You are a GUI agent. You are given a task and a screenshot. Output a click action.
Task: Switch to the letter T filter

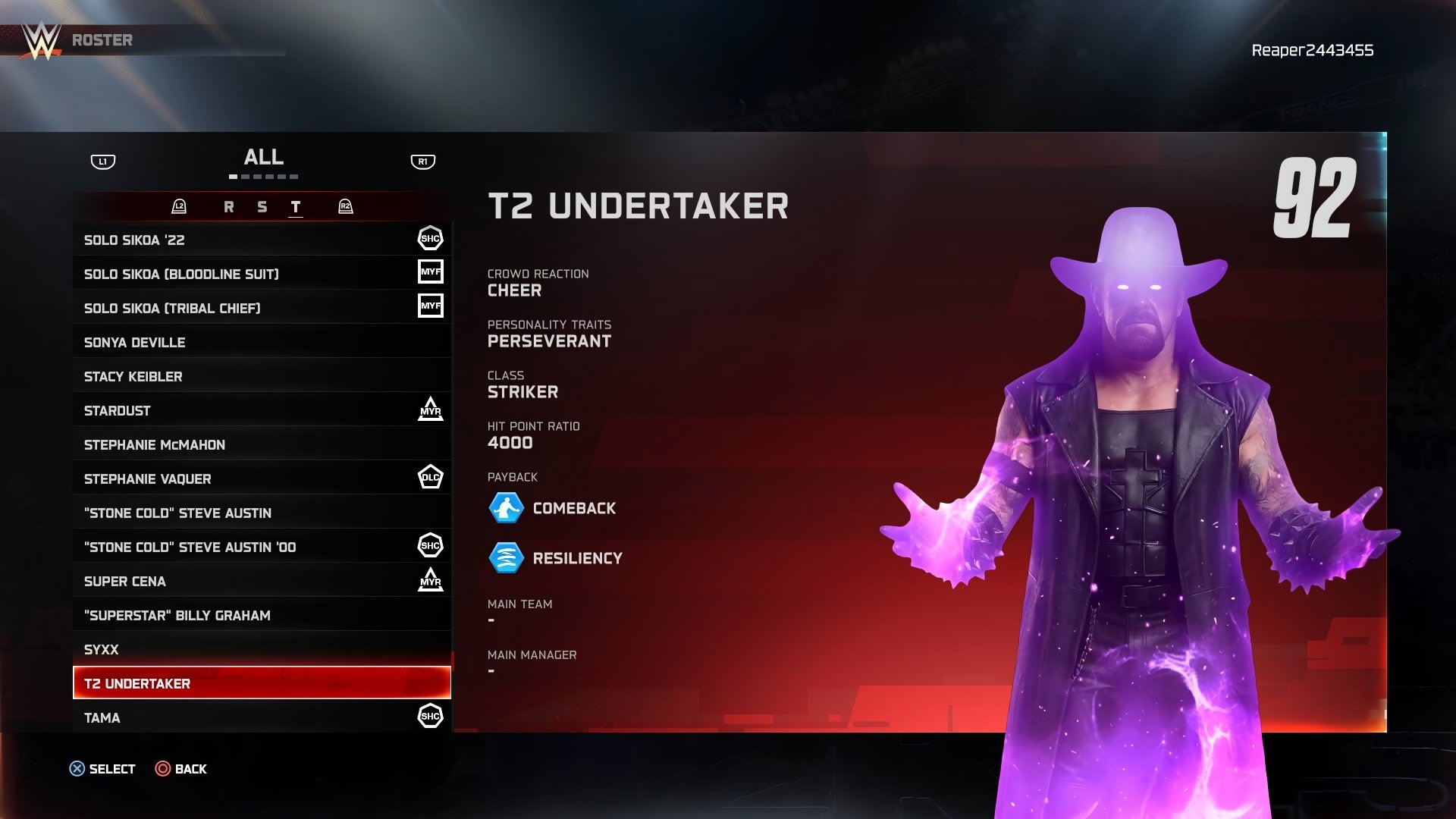296,207
